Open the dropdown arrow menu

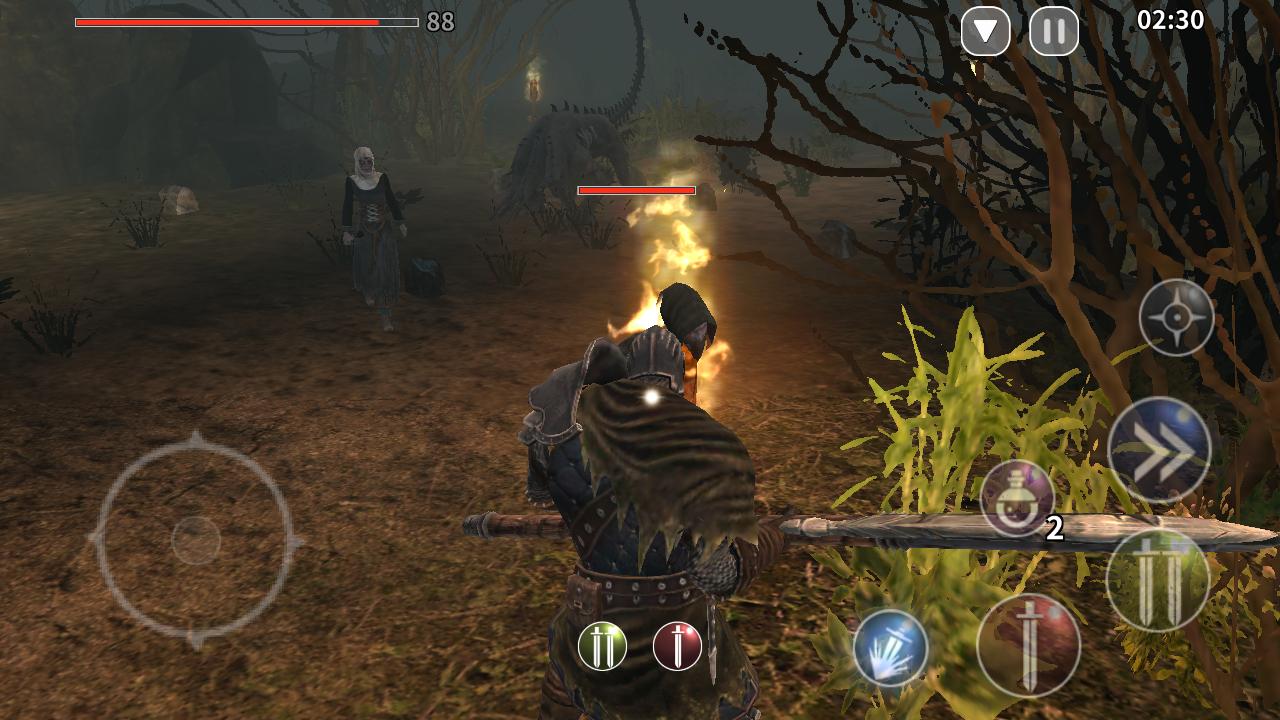point(985,32)
